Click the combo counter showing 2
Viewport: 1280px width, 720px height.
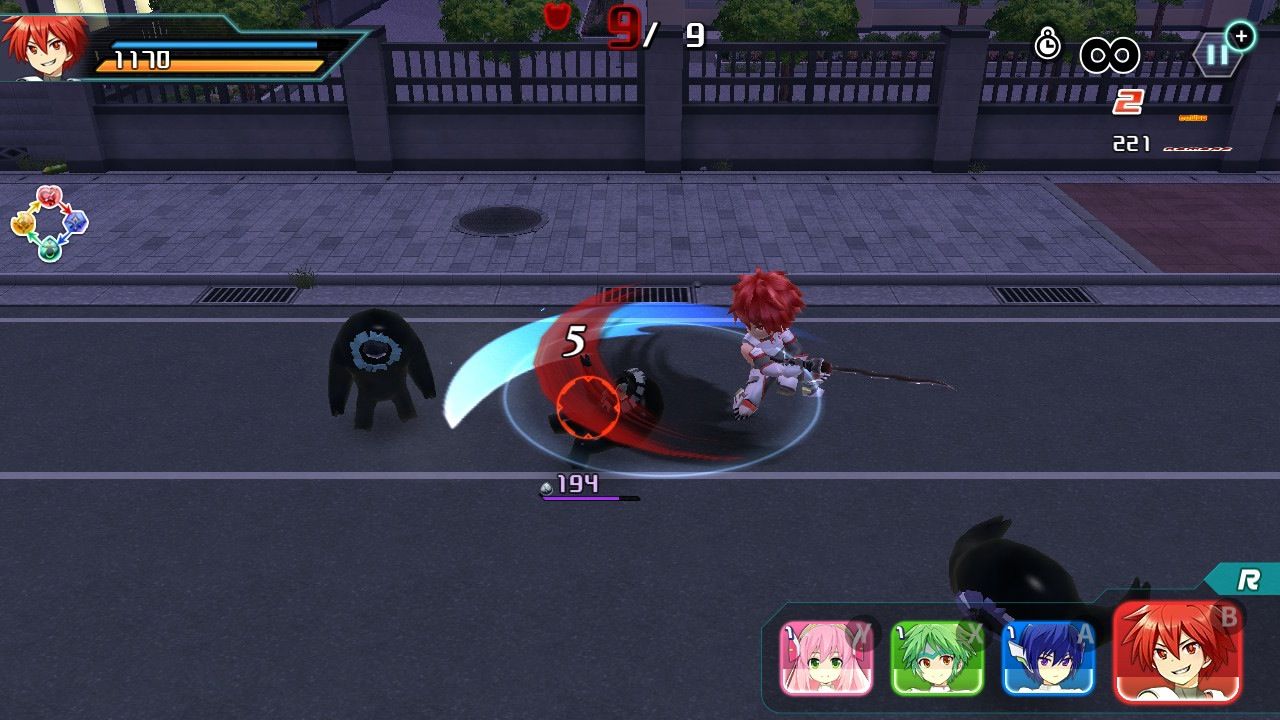point(1128,101)
